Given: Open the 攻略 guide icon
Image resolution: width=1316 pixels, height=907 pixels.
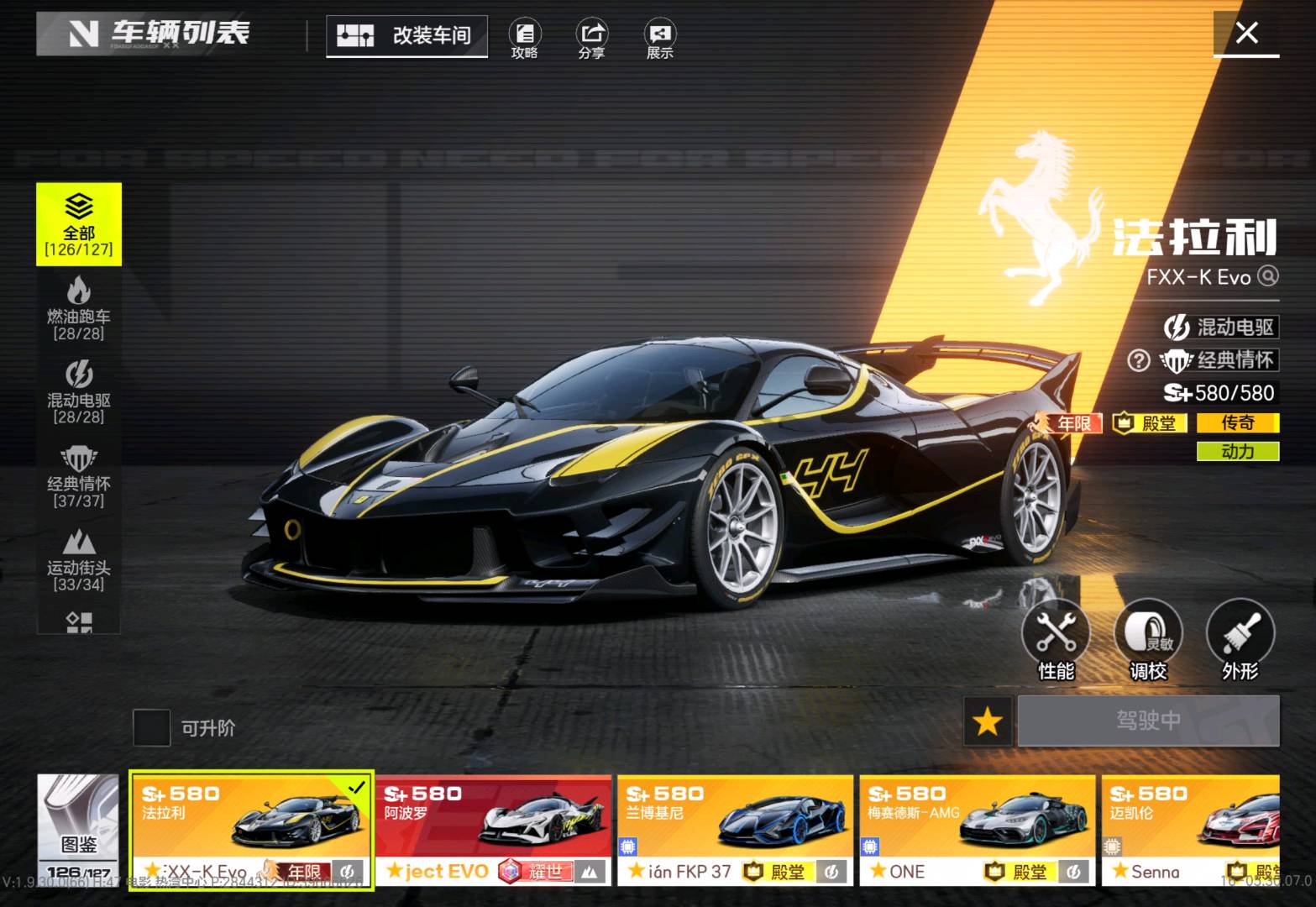Looking at the screenshot, I should (x=525, y=39).
